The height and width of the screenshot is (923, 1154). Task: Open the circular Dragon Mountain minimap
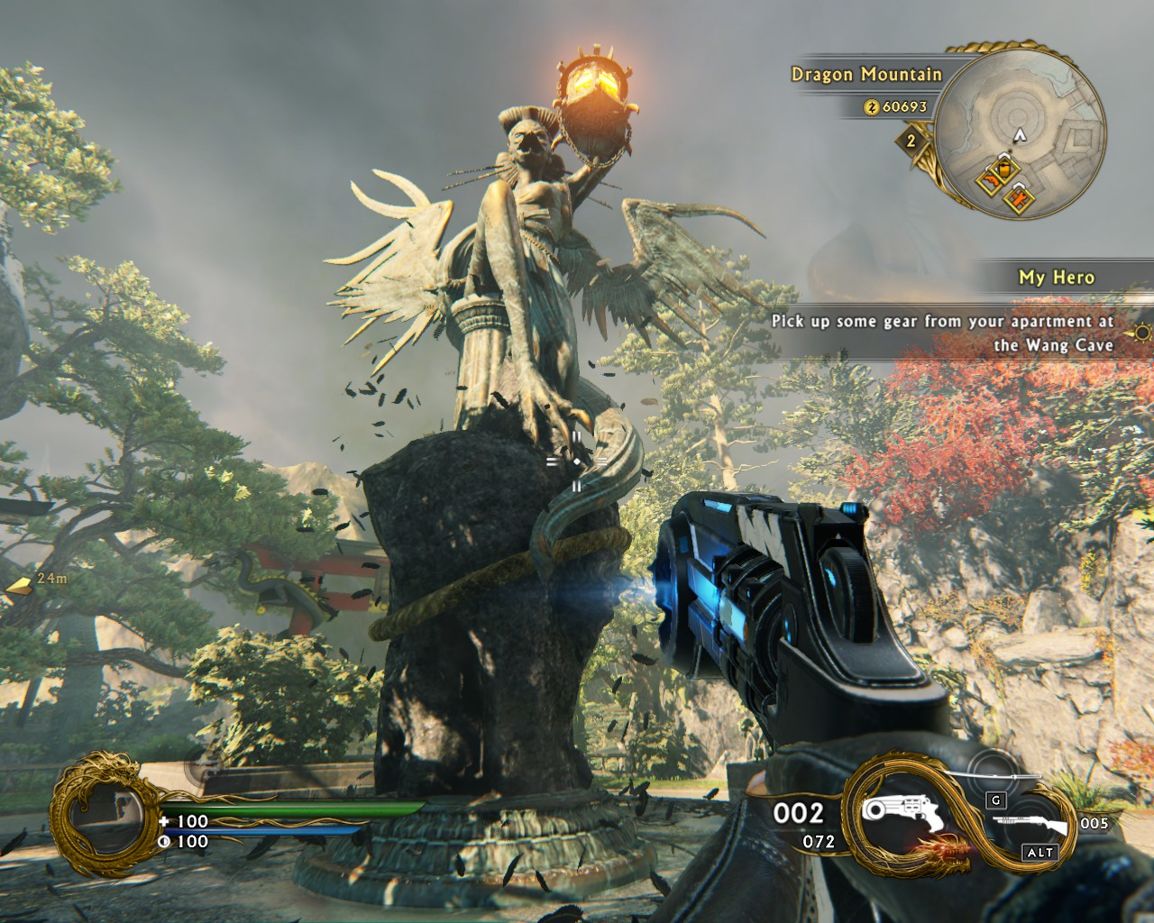pos(1018,129)
